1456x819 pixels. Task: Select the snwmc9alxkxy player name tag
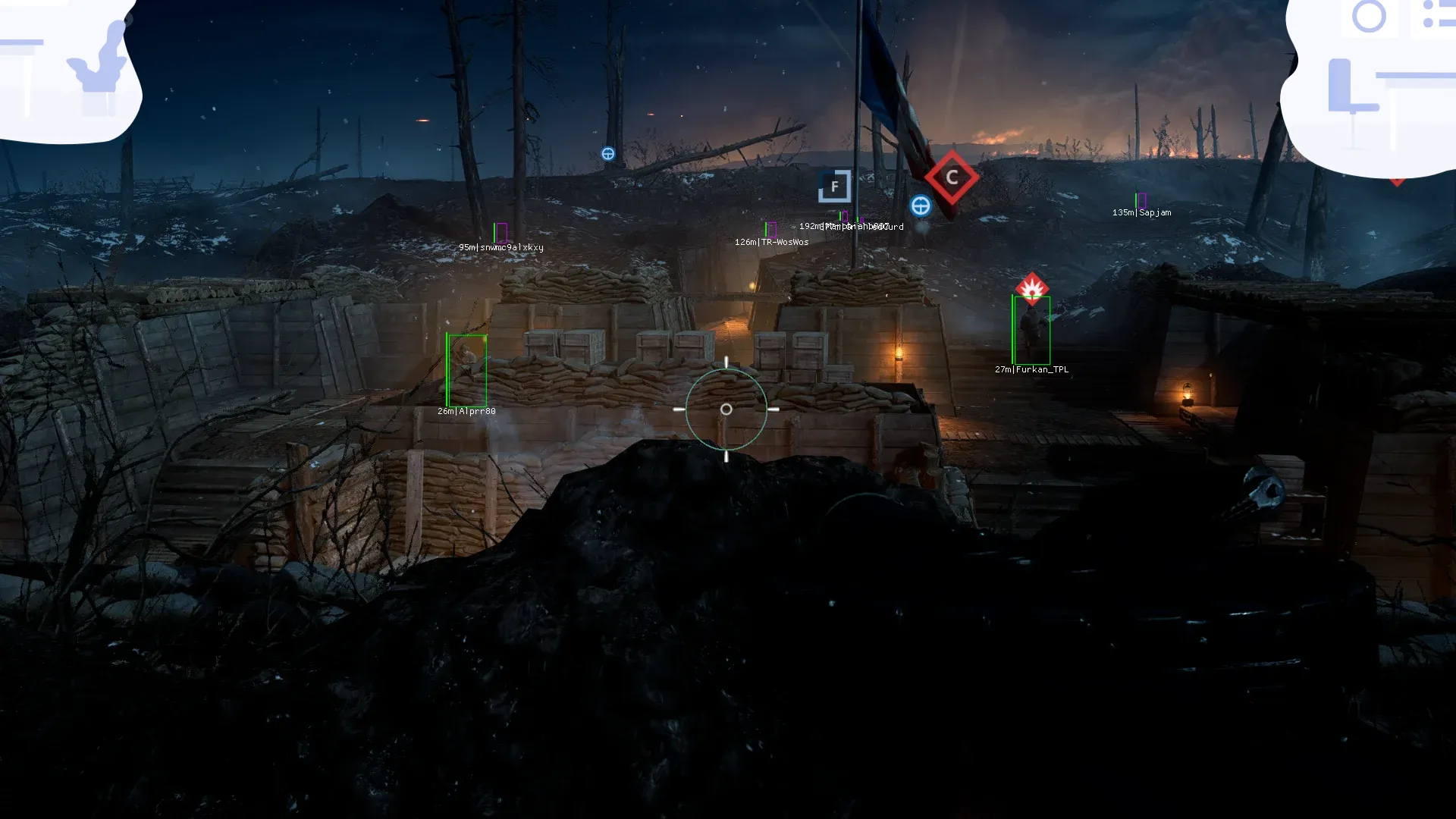(x=500, y=247)
